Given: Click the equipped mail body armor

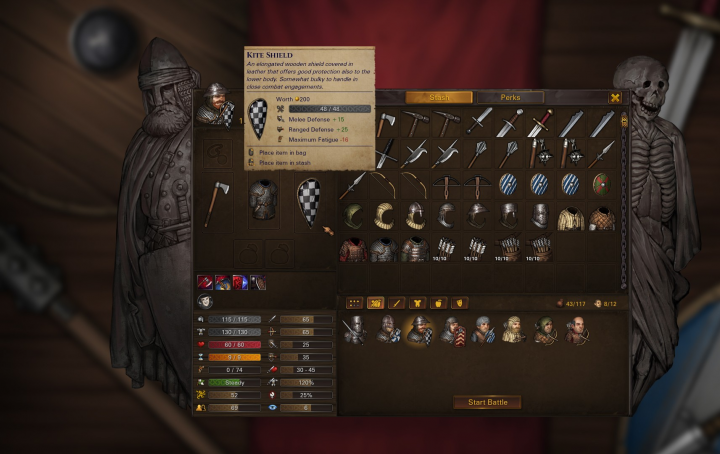Looking at the screenshot, I should point(263,199).
